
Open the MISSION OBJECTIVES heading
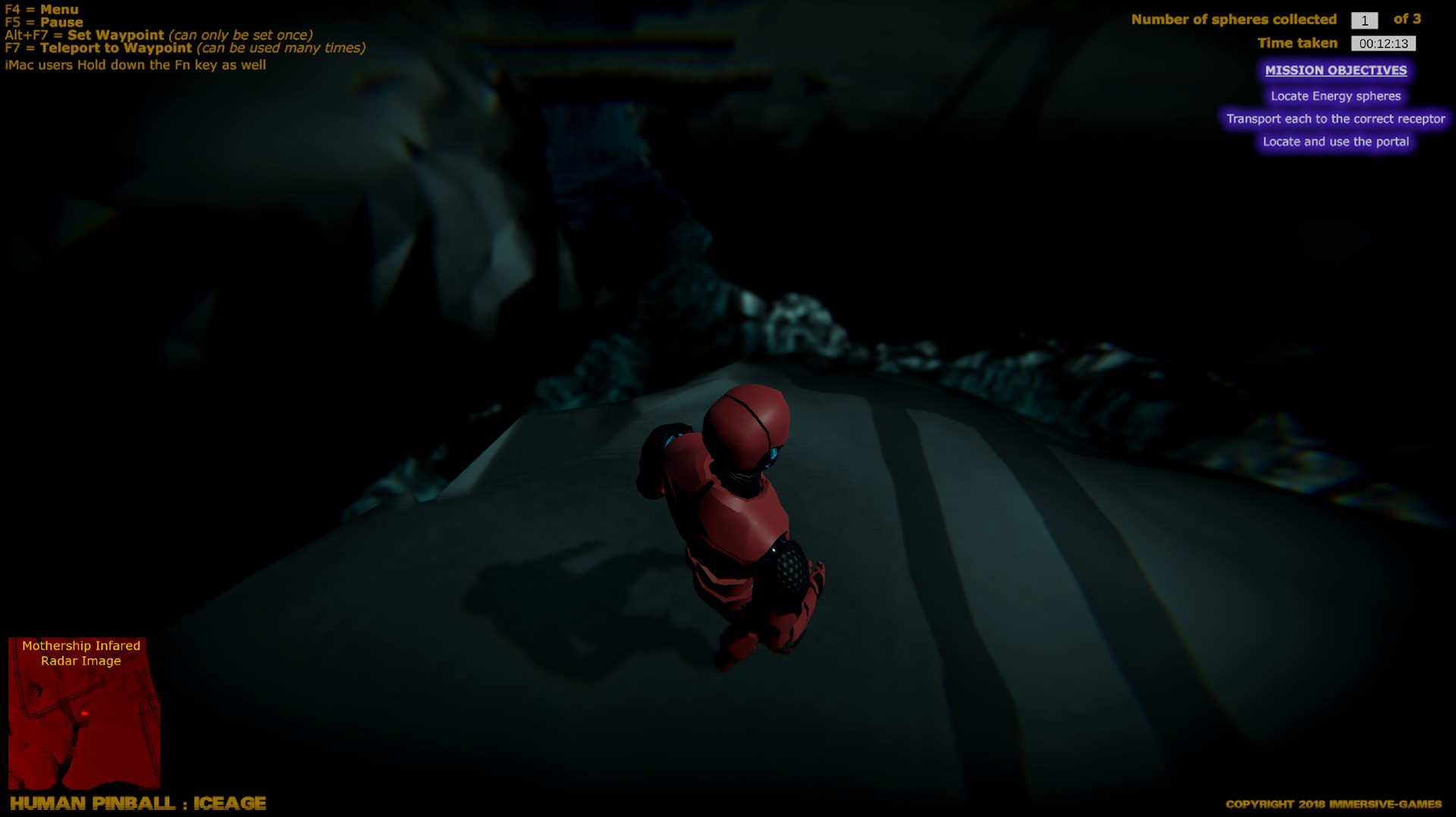1335,70
